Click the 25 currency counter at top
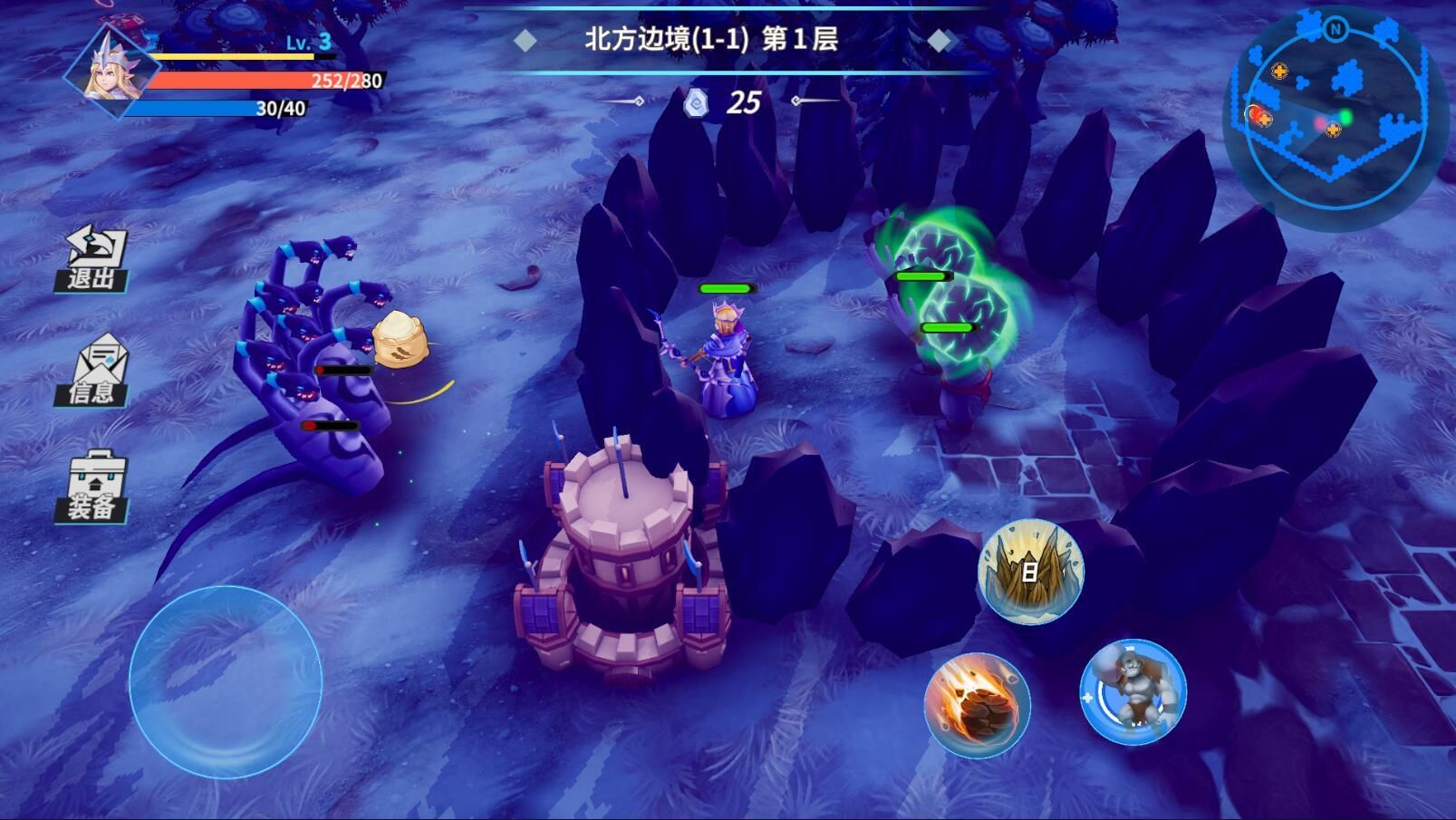 743,101
